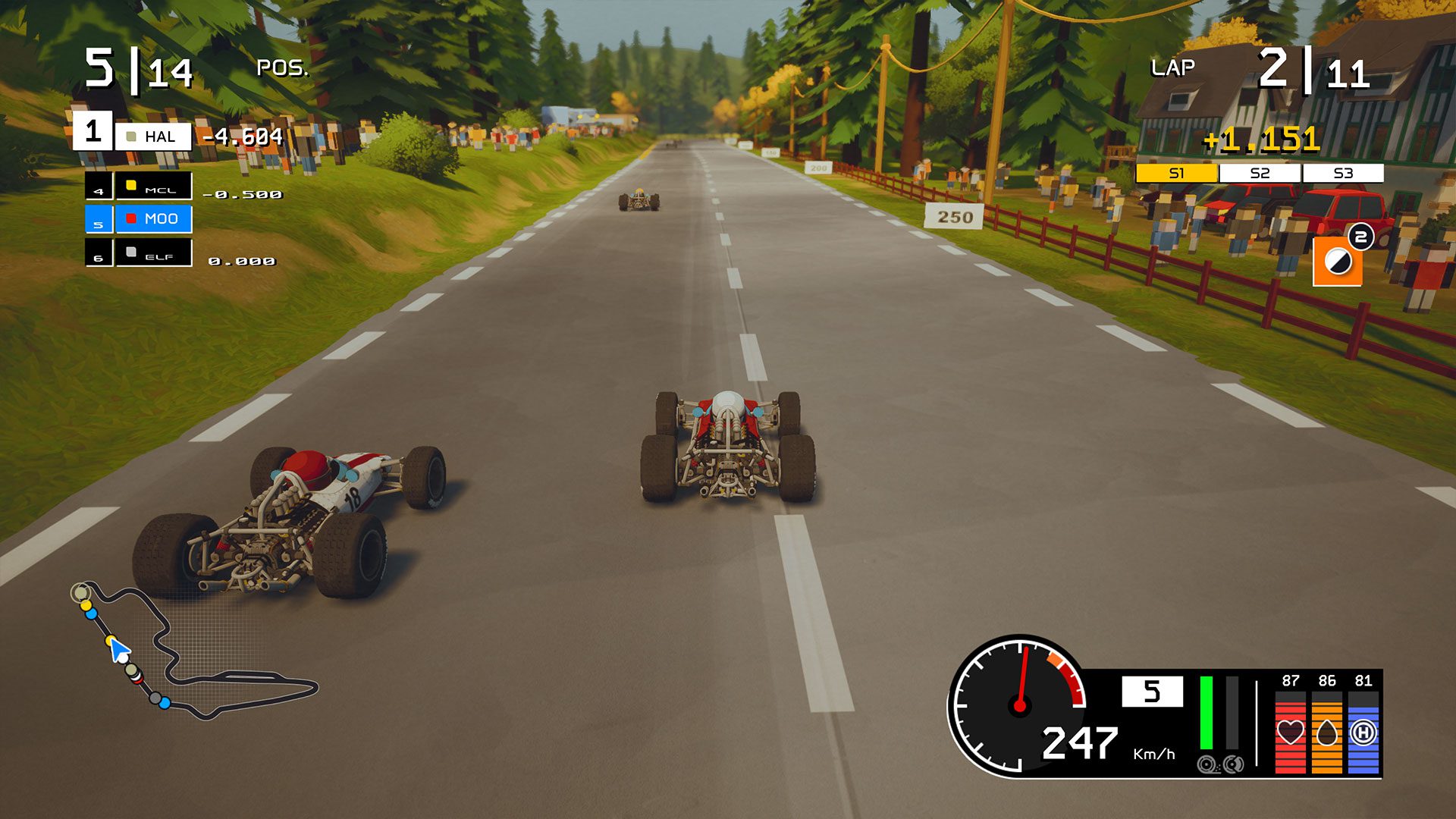Select the hard tyre compound gauge icon
1456x819 pixels.
point(1364,733)
